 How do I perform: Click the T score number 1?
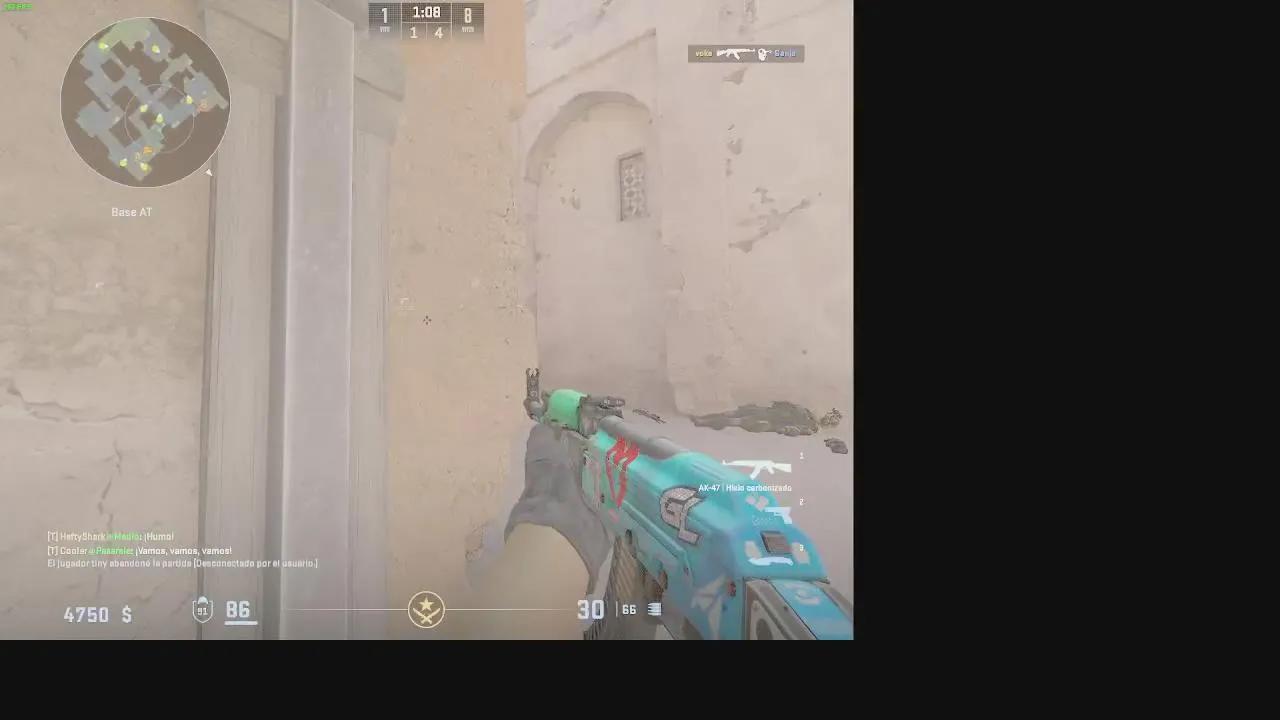[384, 16]
